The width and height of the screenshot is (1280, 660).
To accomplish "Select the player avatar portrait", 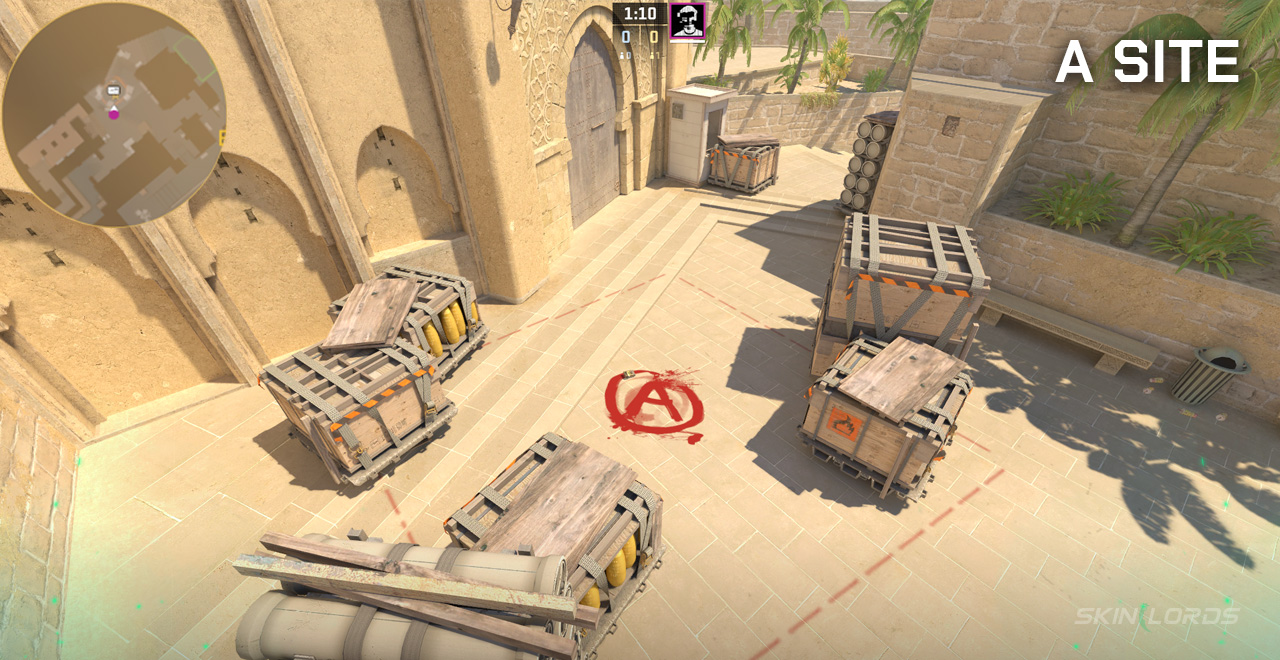I will [687, 21].
